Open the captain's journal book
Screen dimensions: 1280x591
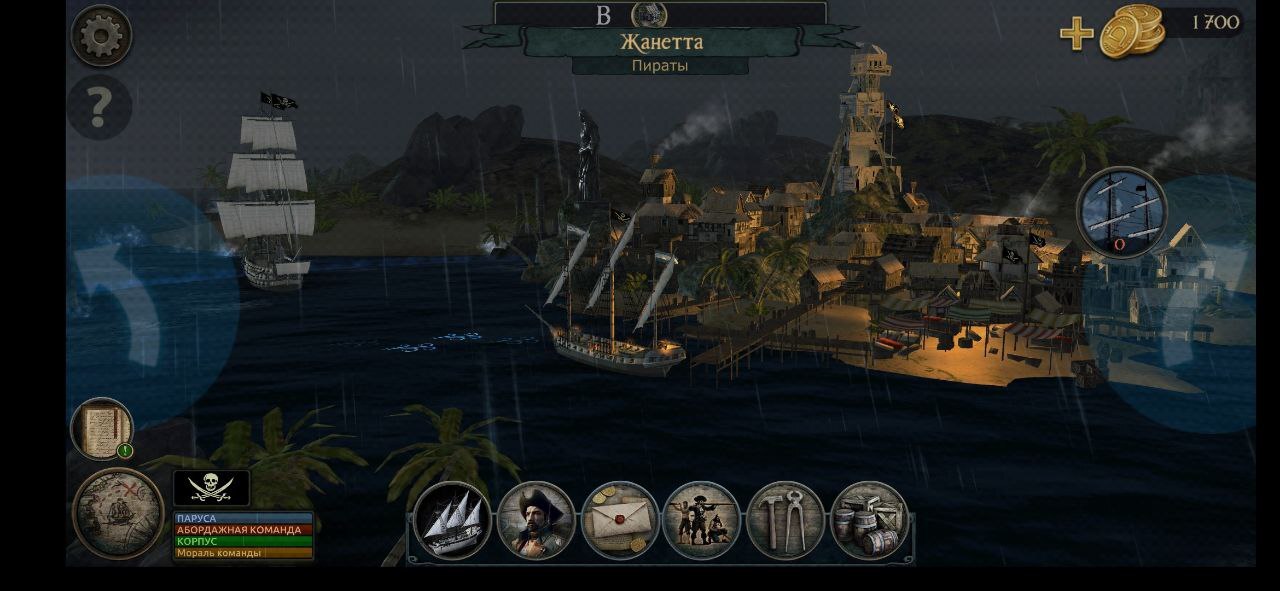tap(101, 429)
